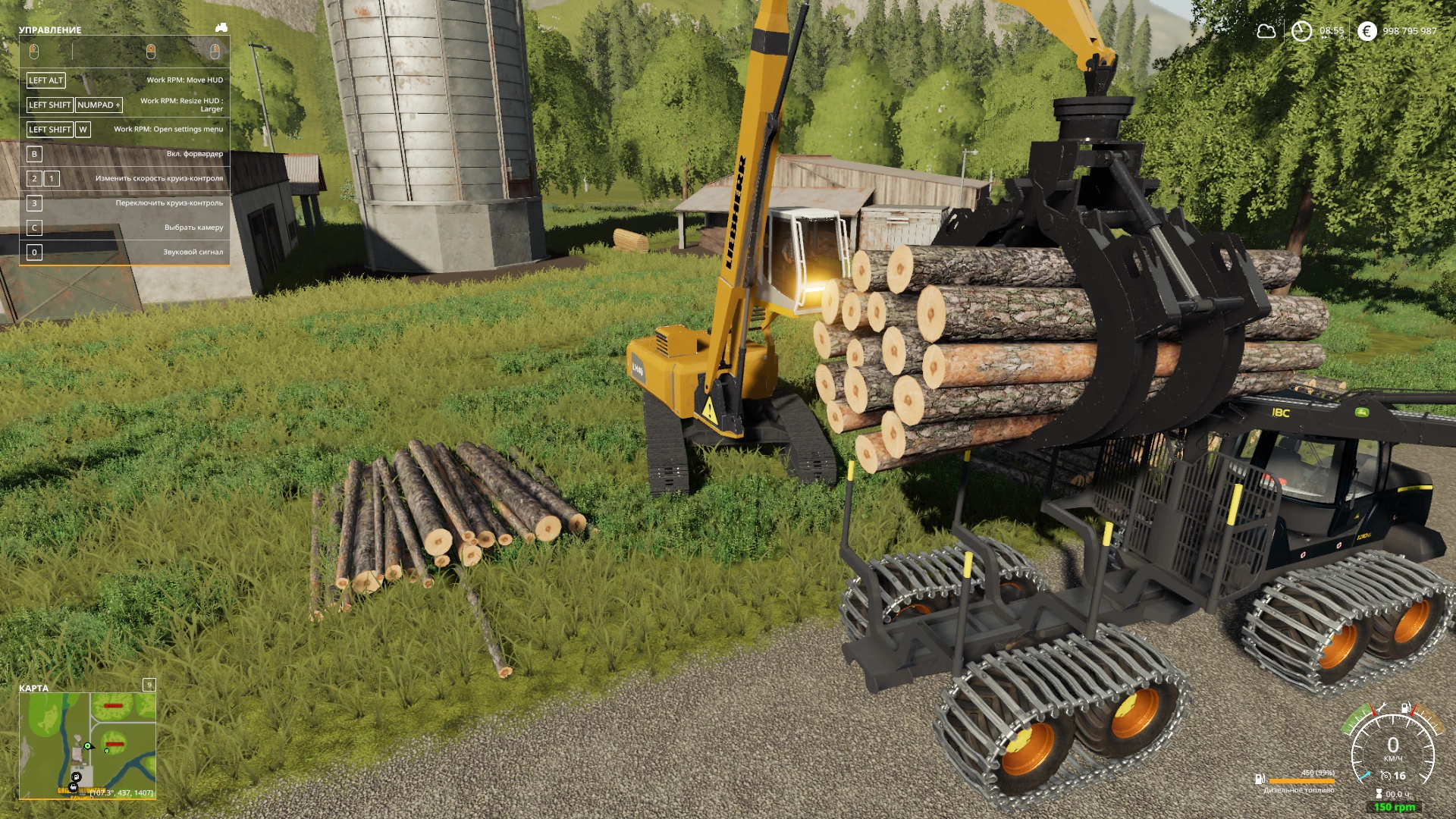Choose 'Work RPM: Open settings menu' row
This screenshot has height=819, width=1456.
[125, 130]
